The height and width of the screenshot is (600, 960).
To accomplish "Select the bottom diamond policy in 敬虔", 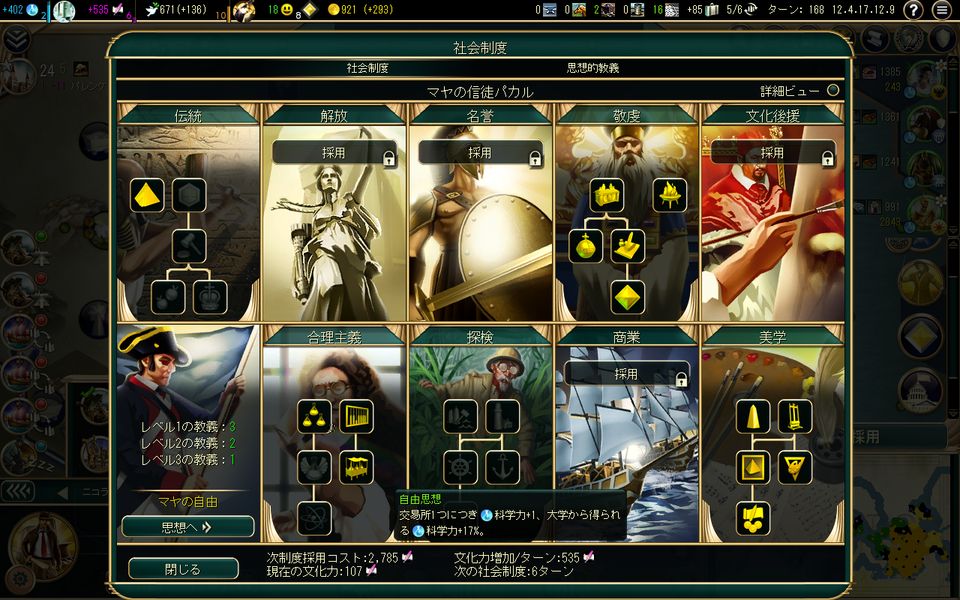I will (x=628, y=297).
